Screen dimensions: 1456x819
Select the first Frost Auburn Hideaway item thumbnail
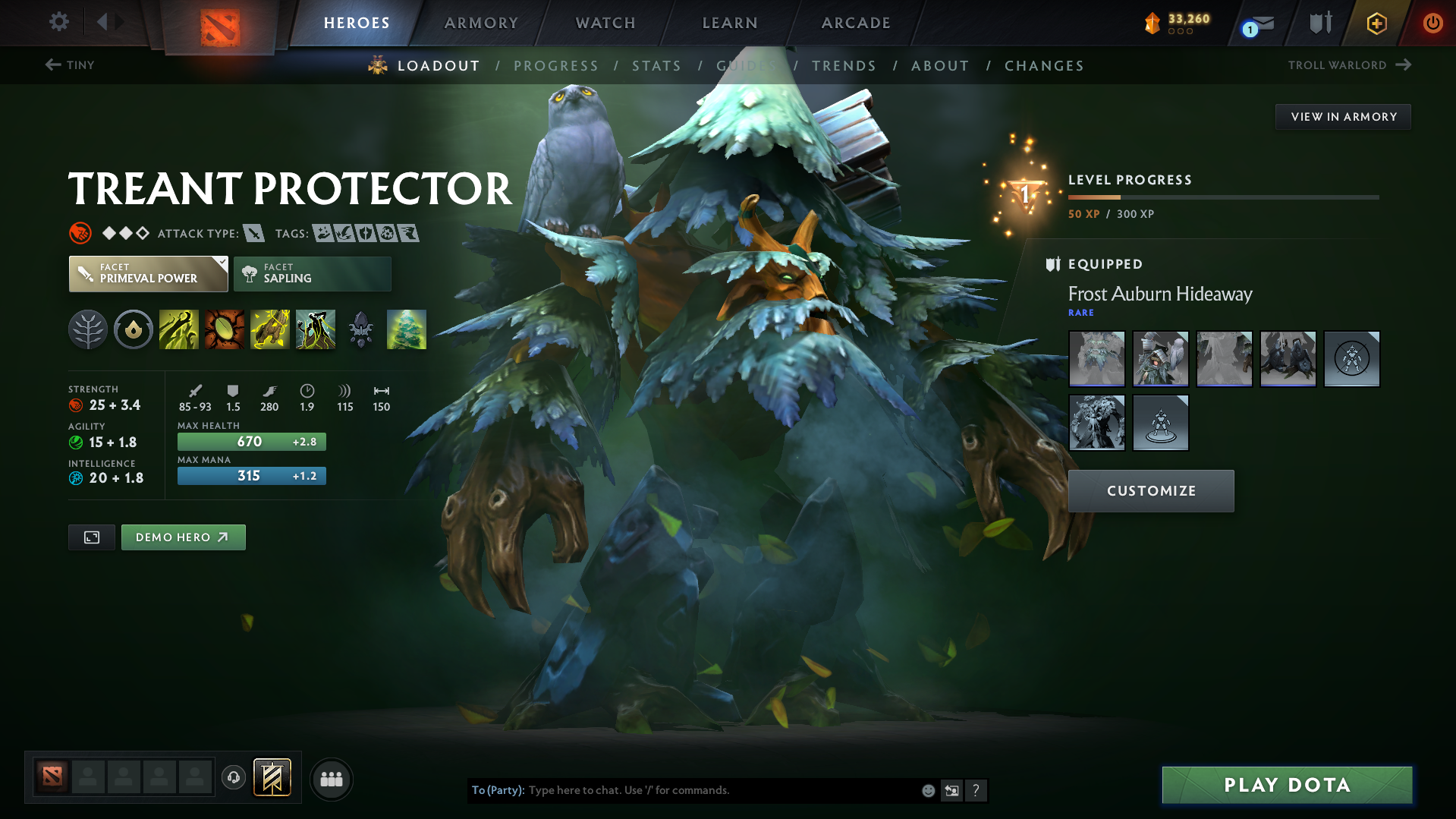(1096, 358)
